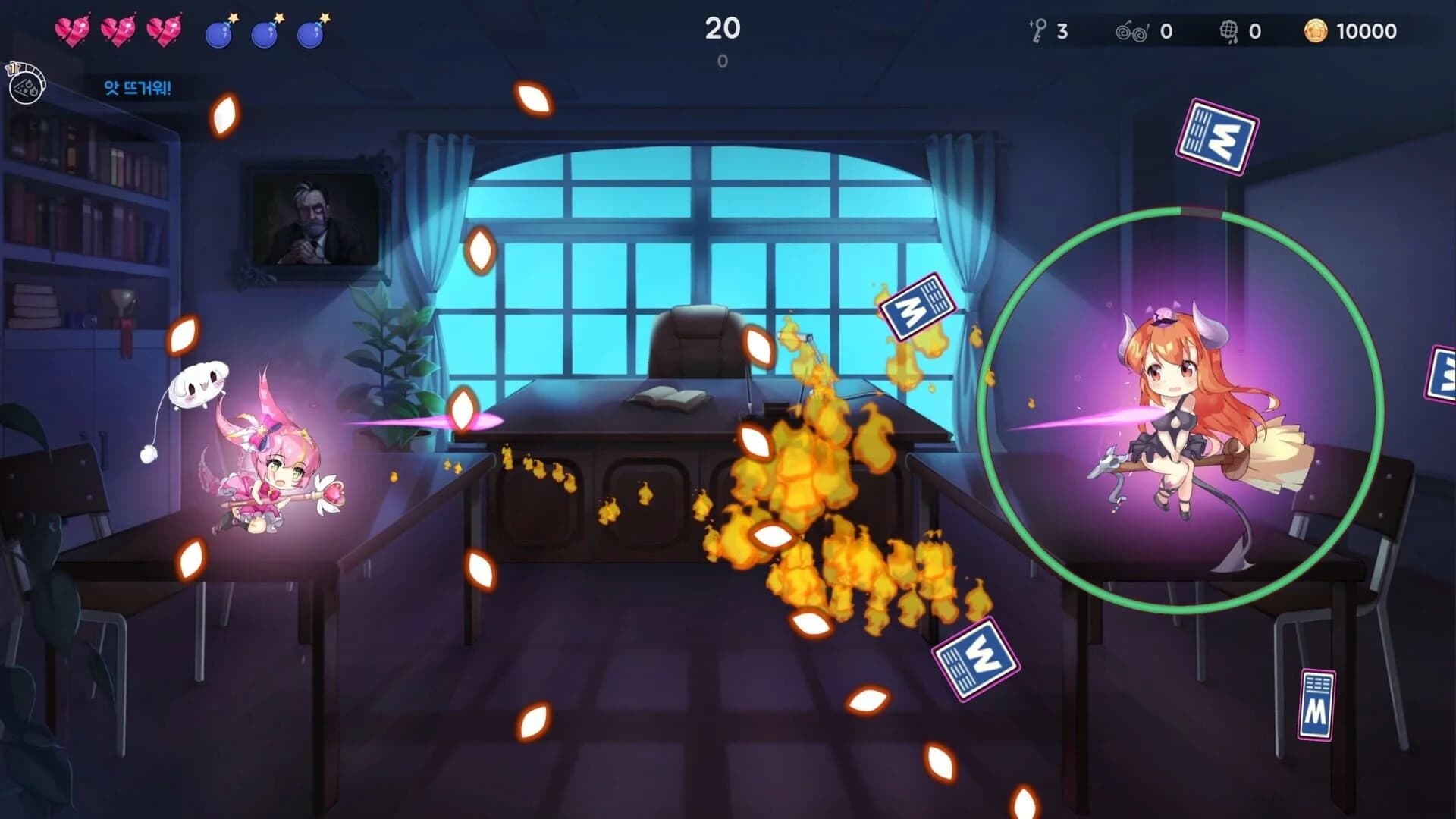This screenshot has width=1456, height=819.
Task: Click the score counter showing 20
Action: click(x=722, y=29)
